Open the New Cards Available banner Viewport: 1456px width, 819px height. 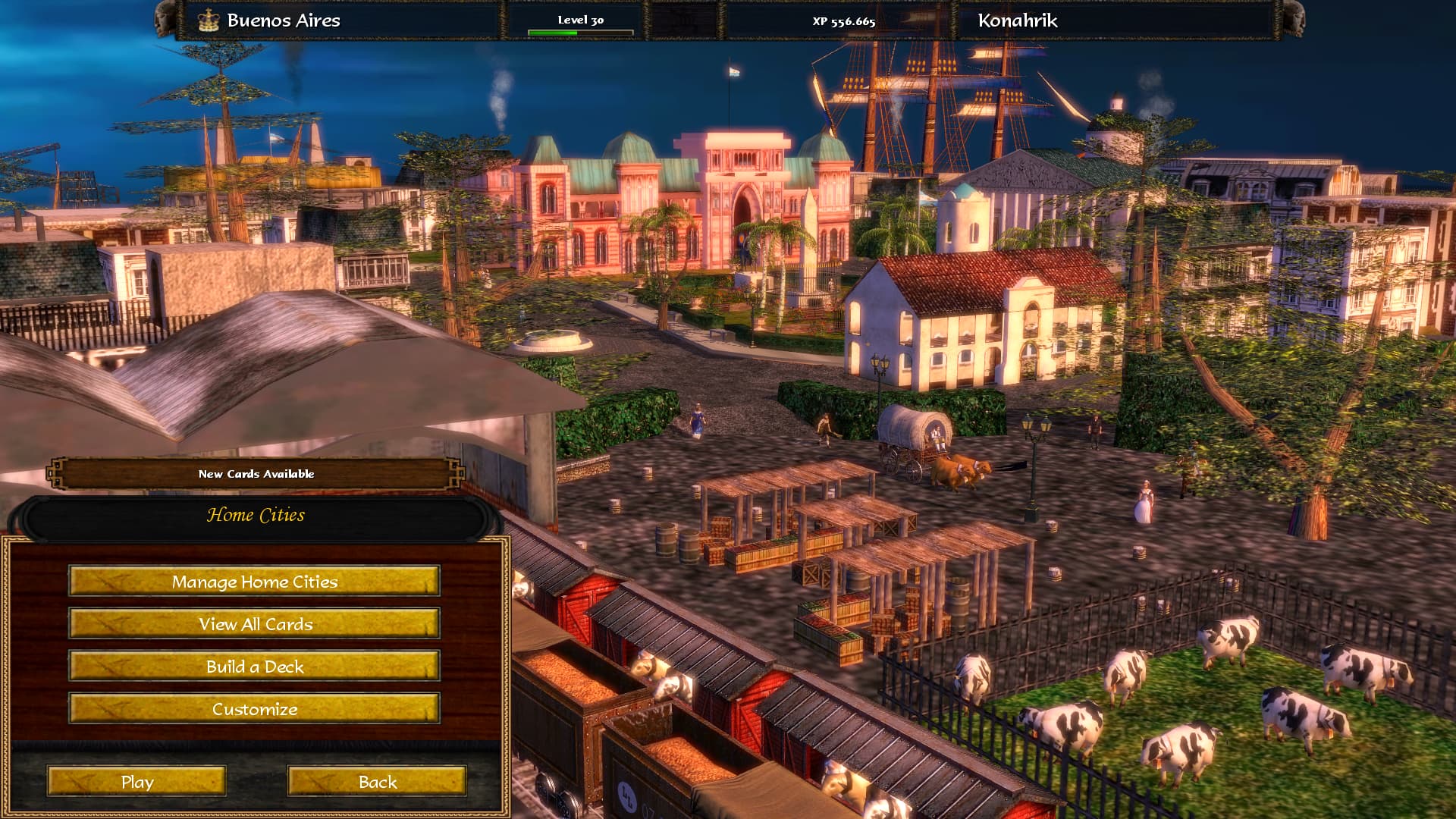coord(256,474)
